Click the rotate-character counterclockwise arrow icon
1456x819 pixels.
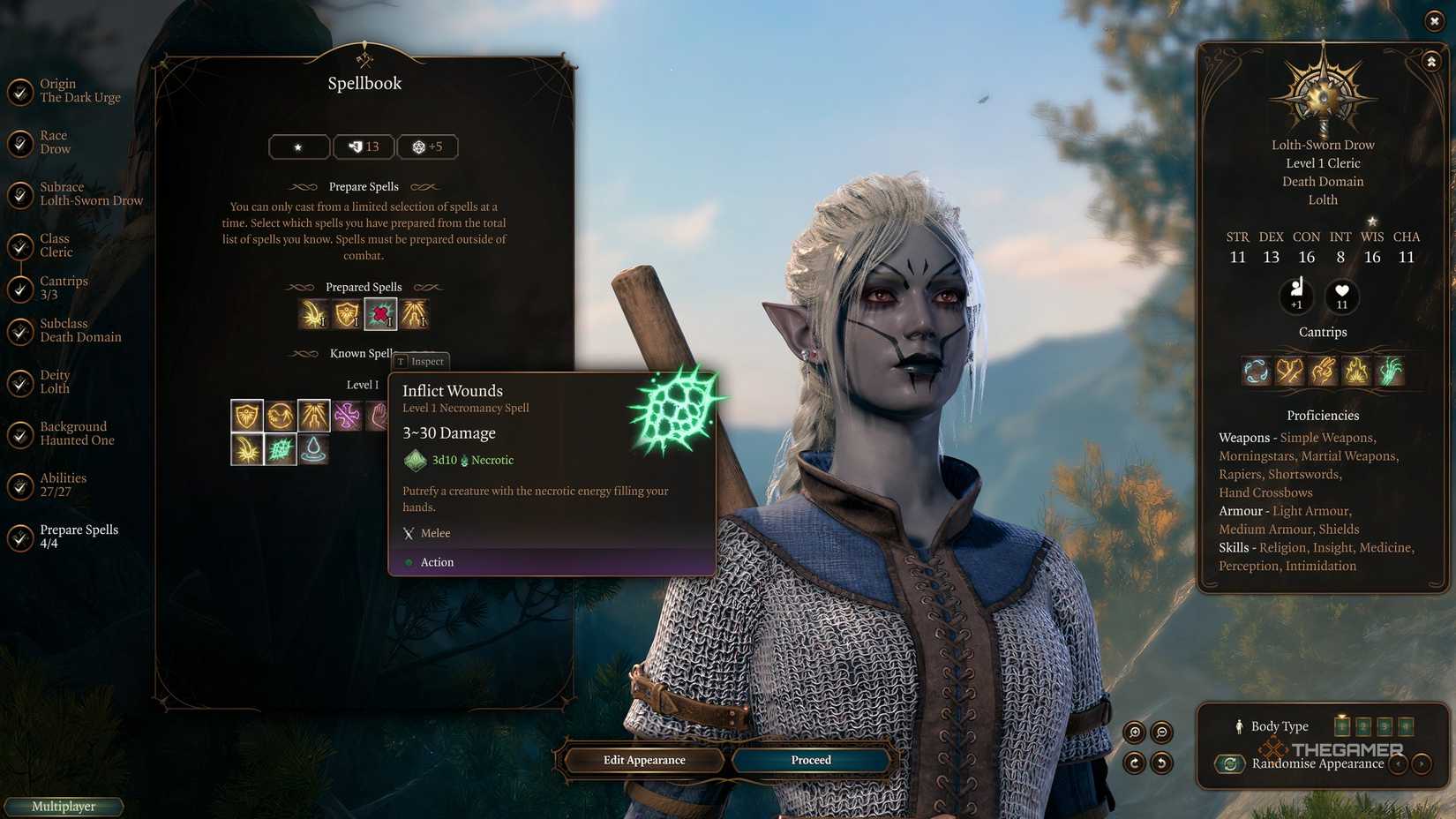(1161, 763)
